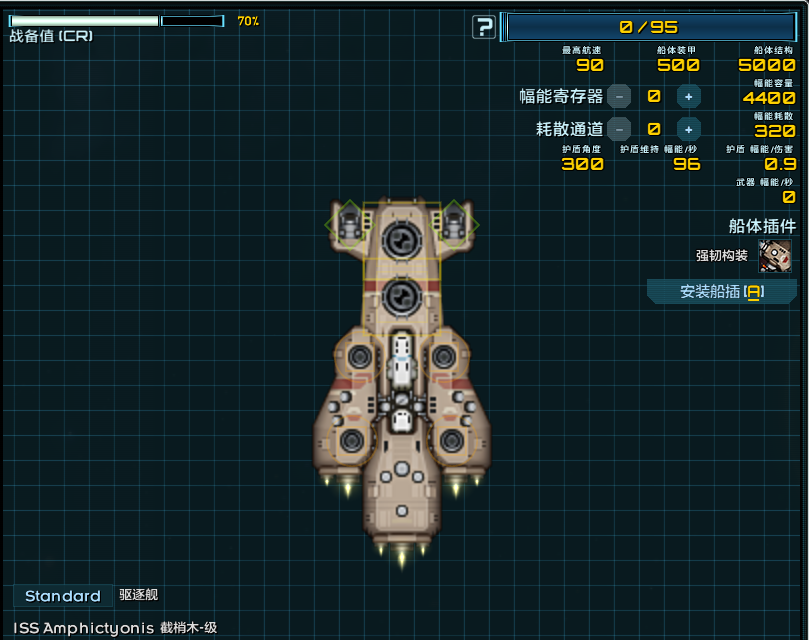Decrease 幅能寄存器 with the minus button
Image resolution: width=809 pixels, height=640 pixels.
(x=620, y=96)
